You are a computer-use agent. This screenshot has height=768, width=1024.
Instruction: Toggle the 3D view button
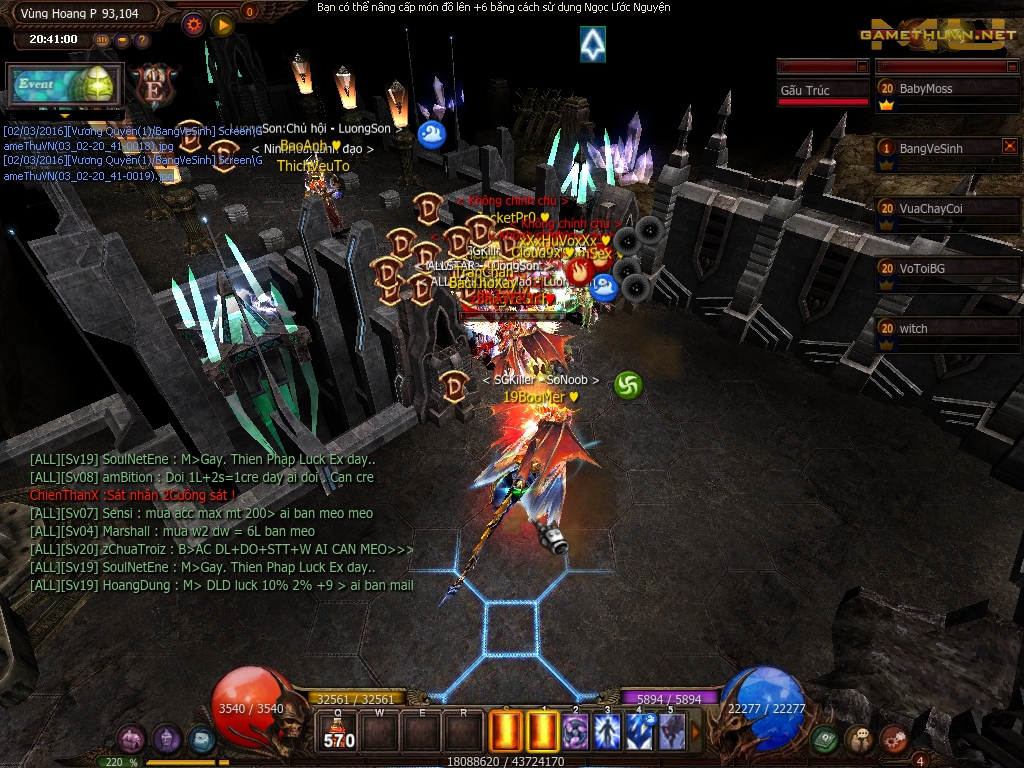(x=103, y=40)
